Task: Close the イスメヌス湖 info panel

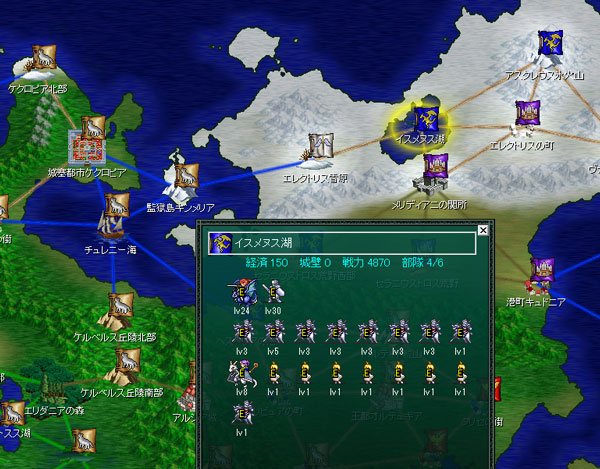Action: [483, 230]
